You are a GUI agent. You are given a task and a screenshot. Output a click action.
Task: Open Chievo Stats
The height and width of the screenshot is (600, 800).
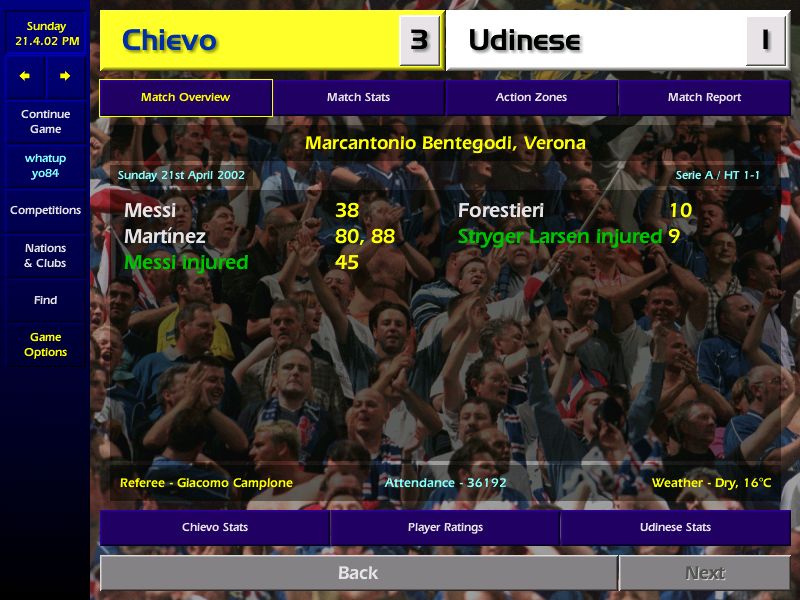[215, 527]
